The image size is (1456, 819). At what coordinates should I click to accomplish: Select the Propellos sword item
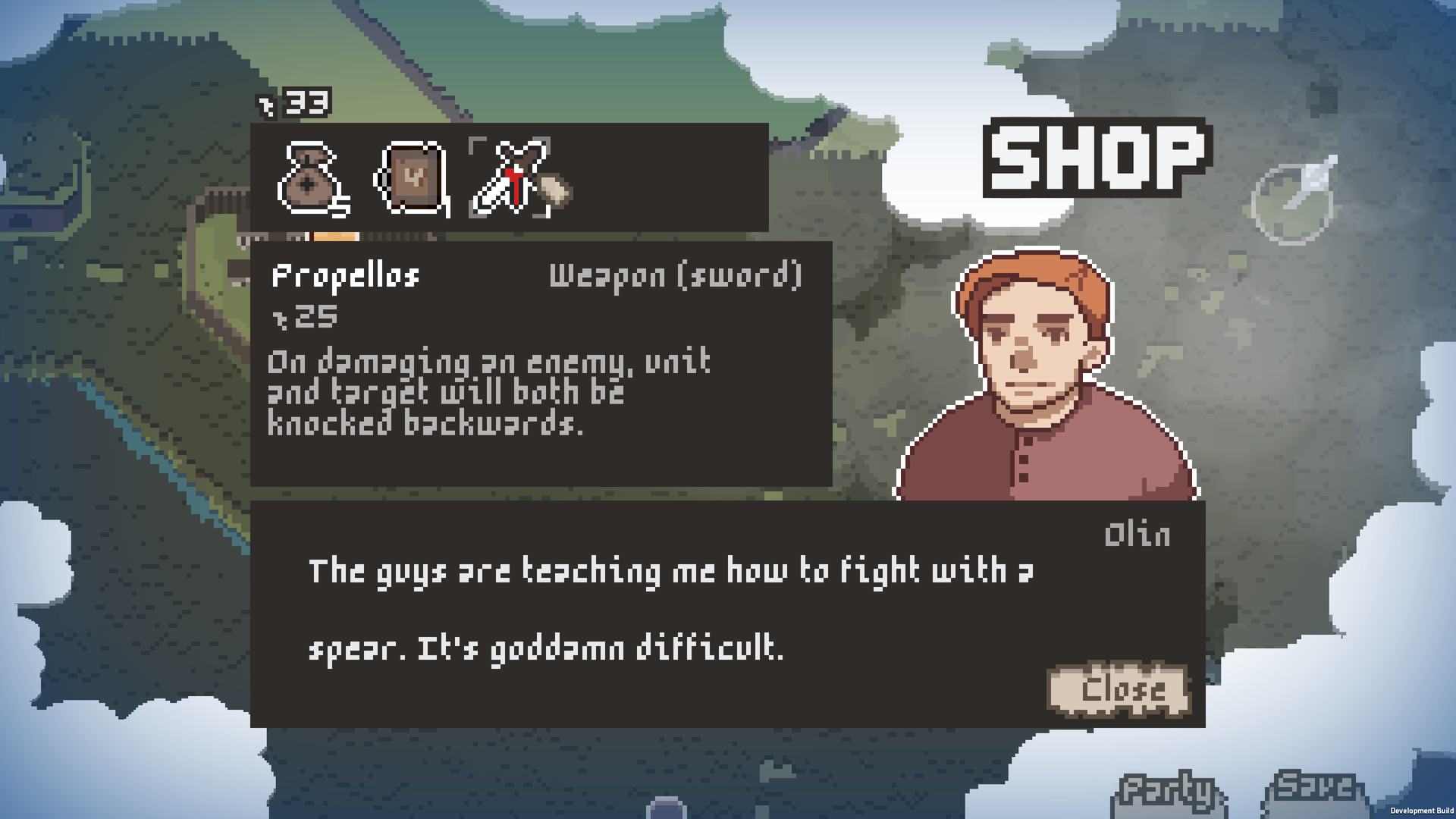point(510,179)
